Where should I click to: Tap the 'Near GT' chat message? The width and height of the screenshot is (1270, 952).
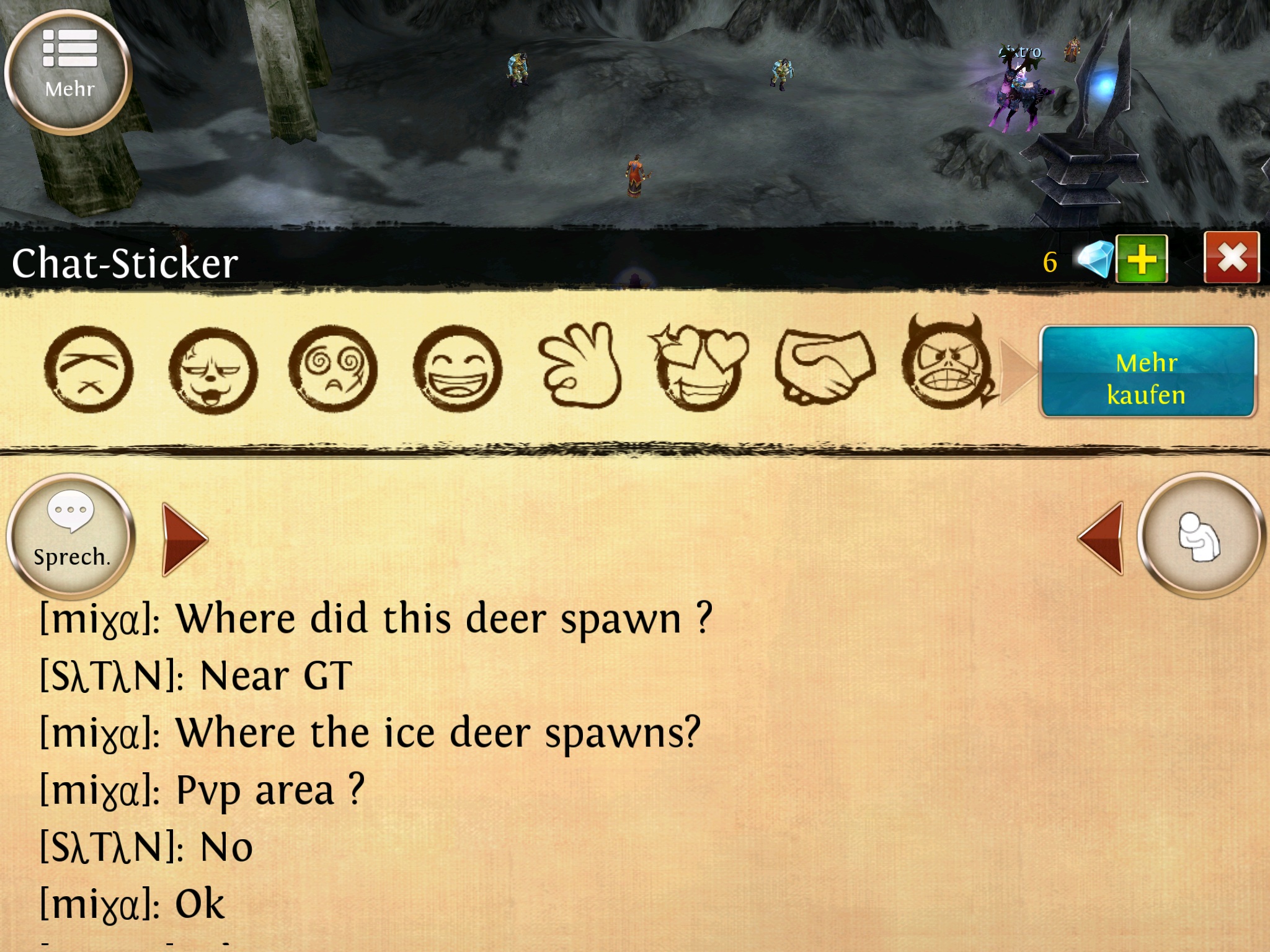pos(196,676)
